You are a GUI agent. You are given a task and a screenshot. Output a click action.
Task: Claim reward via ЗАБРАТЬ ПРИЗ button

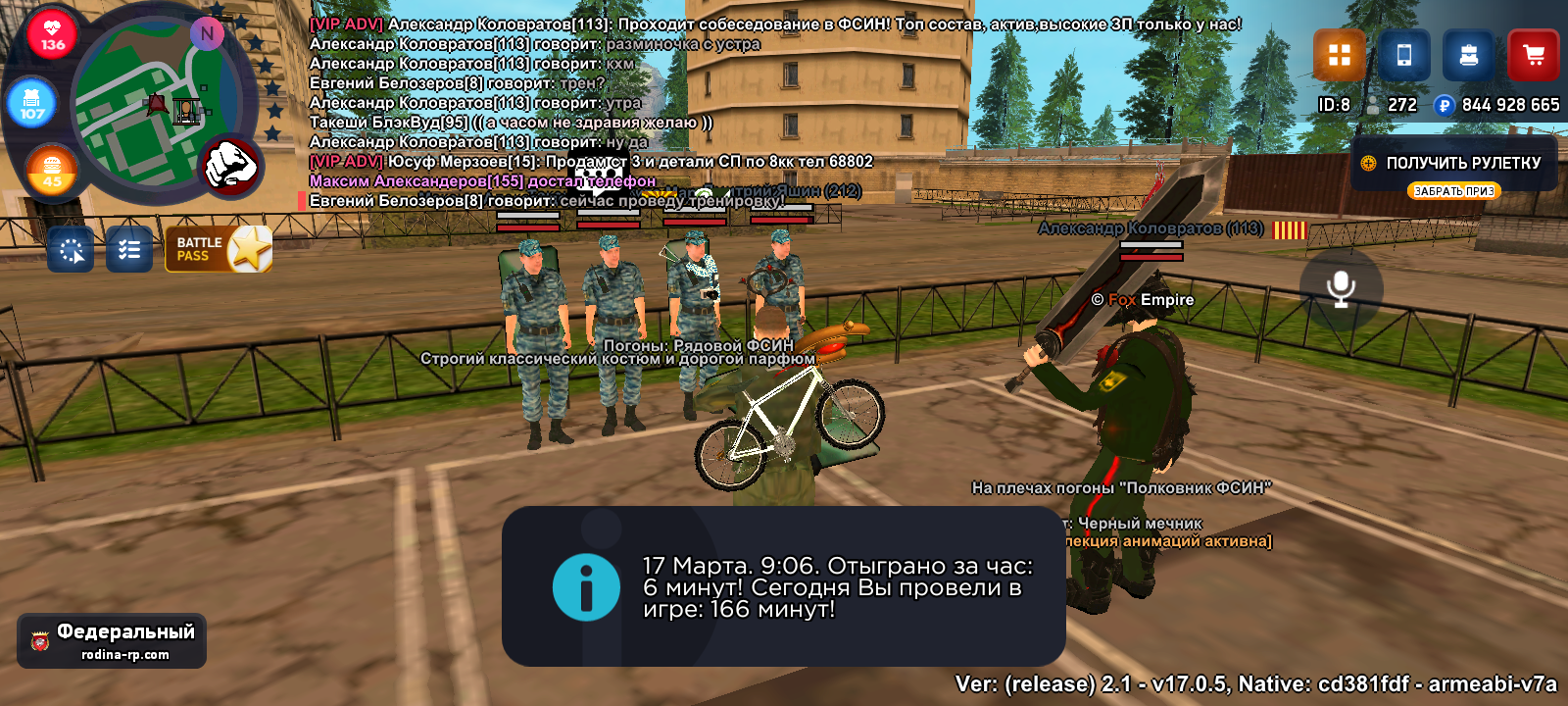tap(1454, 191)
